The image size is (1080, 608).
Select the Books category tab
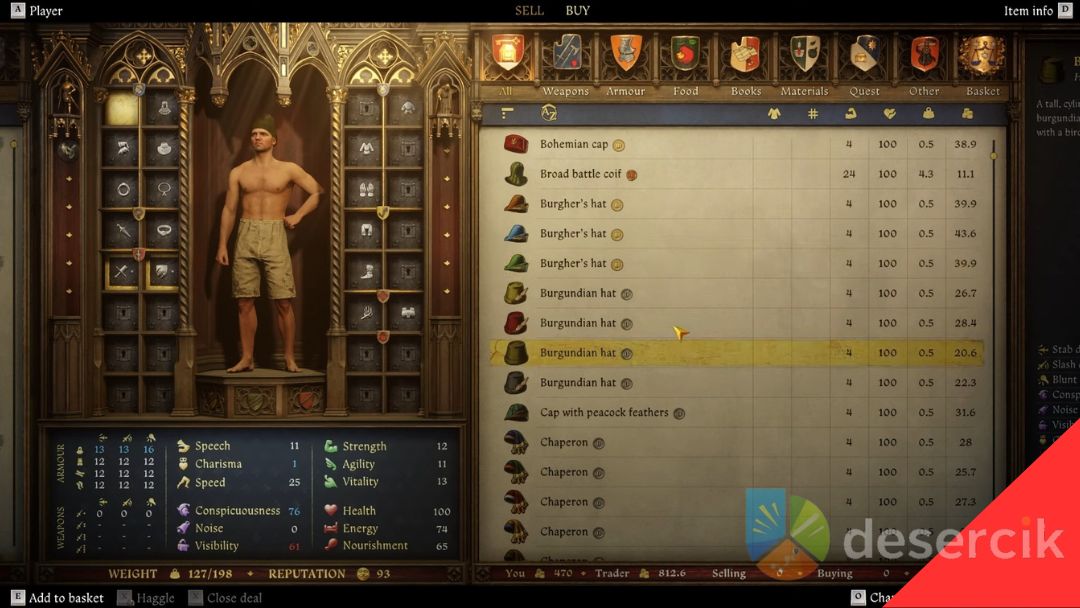coord(745,58)
